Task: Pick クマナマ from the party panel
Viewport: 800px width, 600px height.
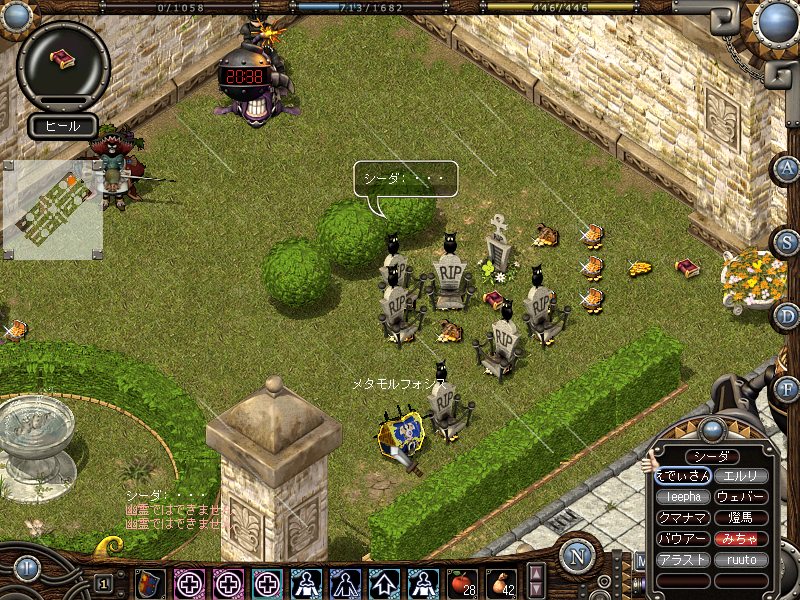Action: [x=683, y=518]
